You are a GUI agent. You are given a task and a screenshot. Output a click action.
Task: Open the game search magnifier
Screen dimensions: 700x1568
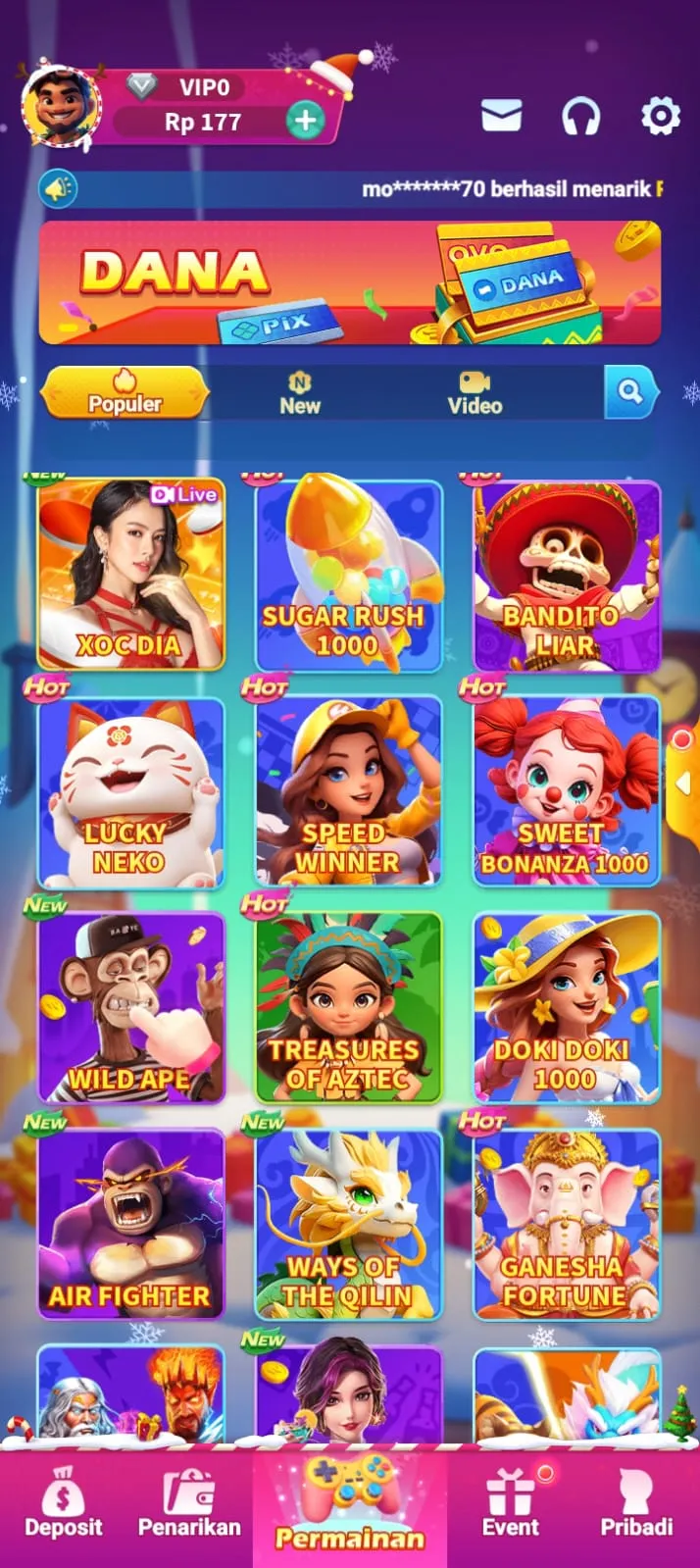point(628,392)
